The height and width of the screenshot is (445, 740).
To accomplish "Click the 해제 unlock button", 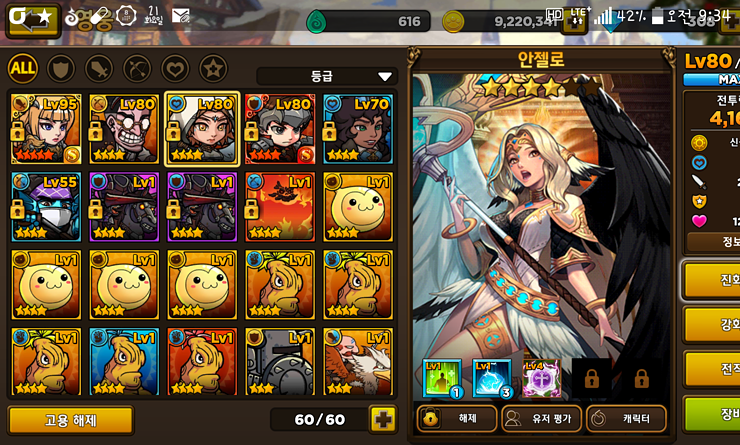I will point(455,419).
